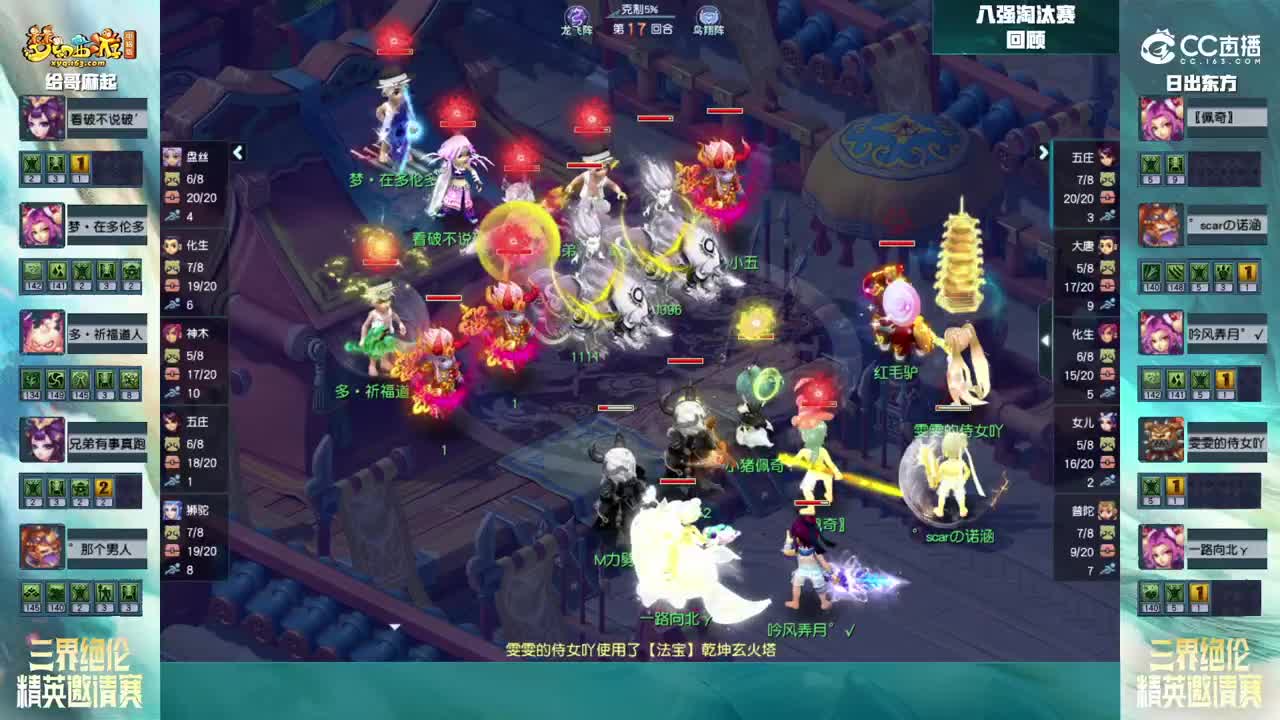The image size is (1280, 720).
Task: Select the first skill icon under 多·祈福道人
Action: pos(29,377)
